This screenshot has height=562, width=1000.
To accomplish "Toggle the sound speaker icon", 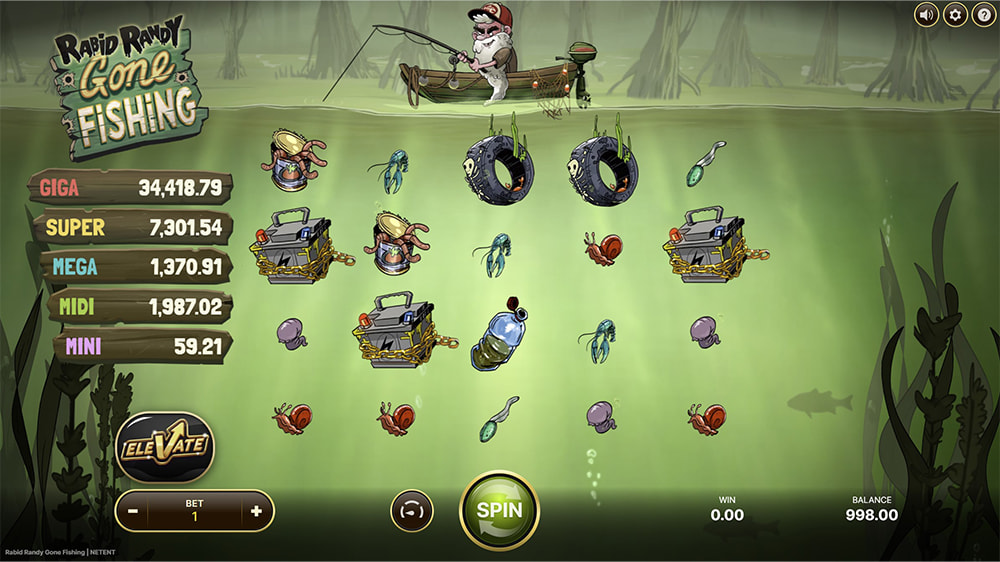I will [927, 15].
